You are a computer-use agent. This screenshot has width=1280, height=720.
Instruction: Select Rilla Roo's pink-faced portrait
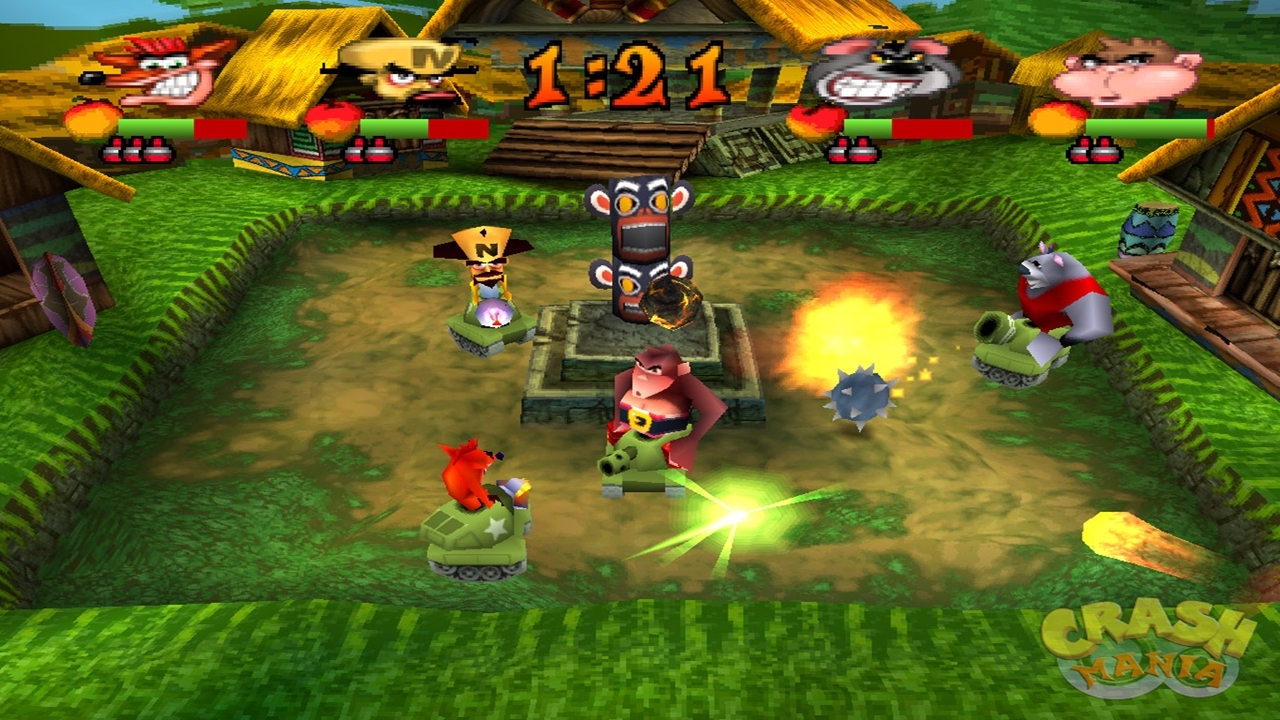click(1130, 72)
